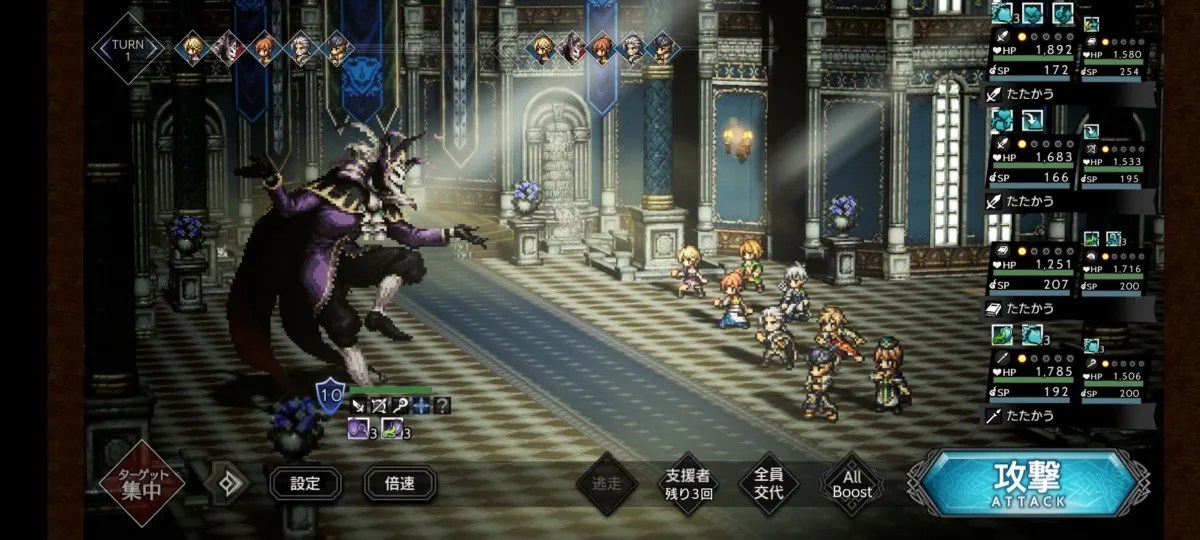
Task: Toggle double speed with 倍速
Action: tap(399, 484)
